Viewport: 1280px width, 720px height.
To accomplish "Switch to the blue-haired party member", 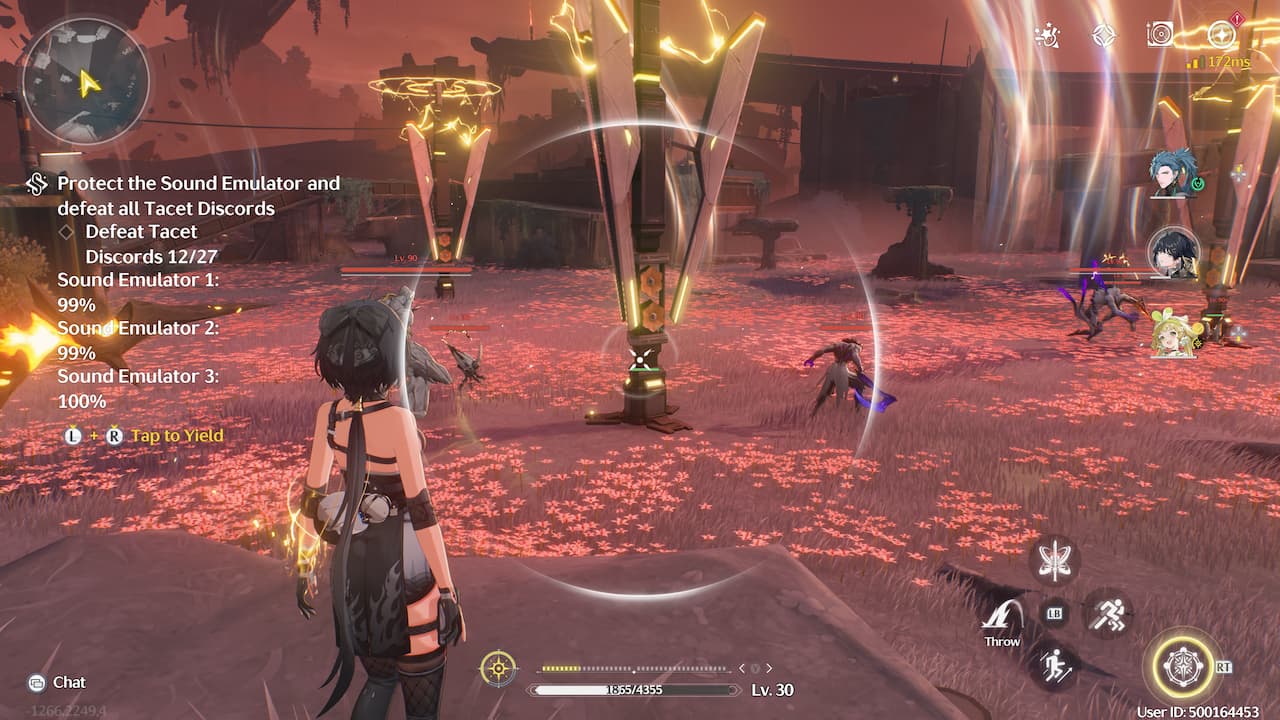I will 1174,173.
